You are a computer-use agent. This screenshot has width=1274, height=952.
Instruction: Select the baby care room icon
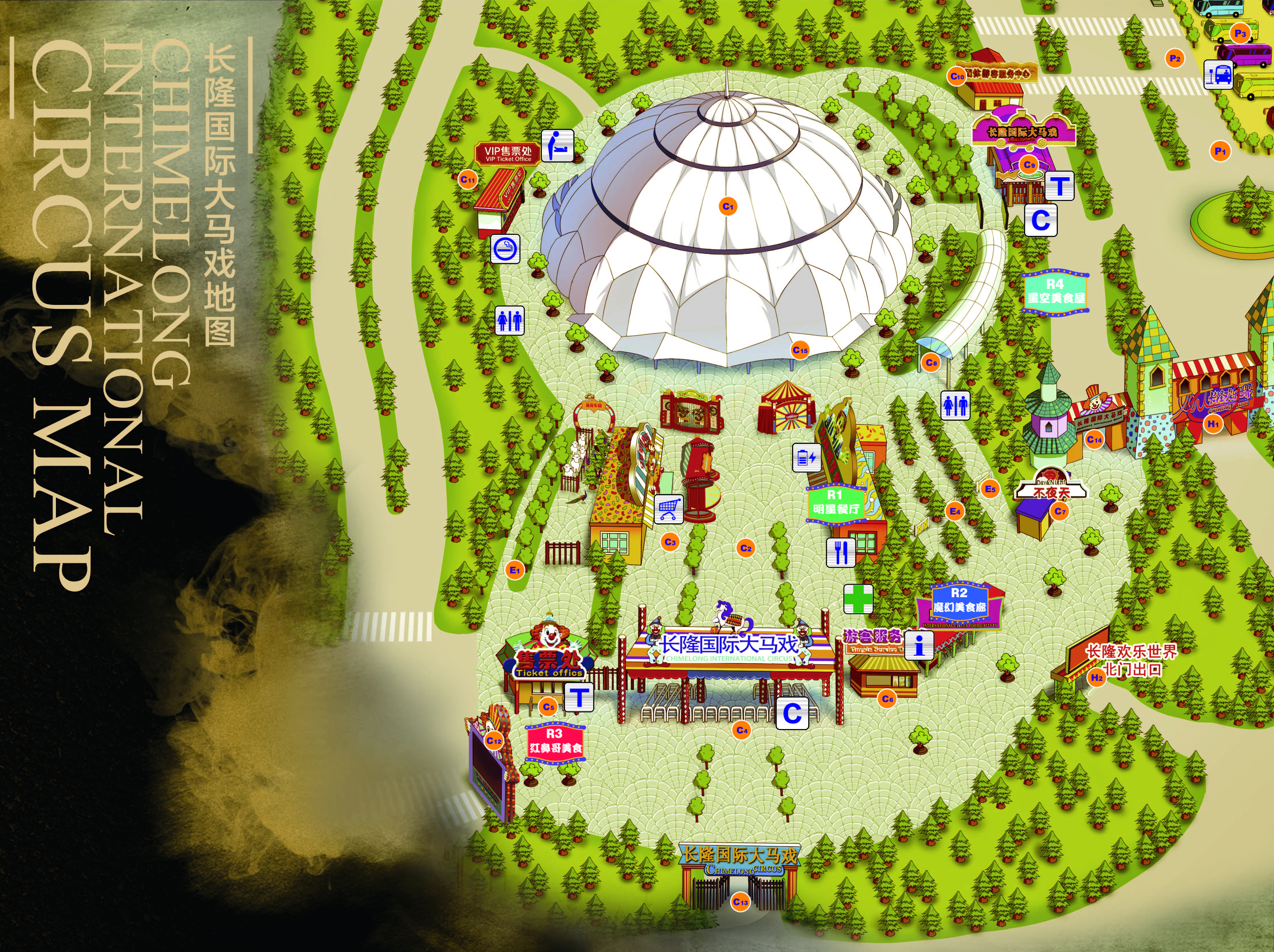pyautogui.click(x=558, y=145)
